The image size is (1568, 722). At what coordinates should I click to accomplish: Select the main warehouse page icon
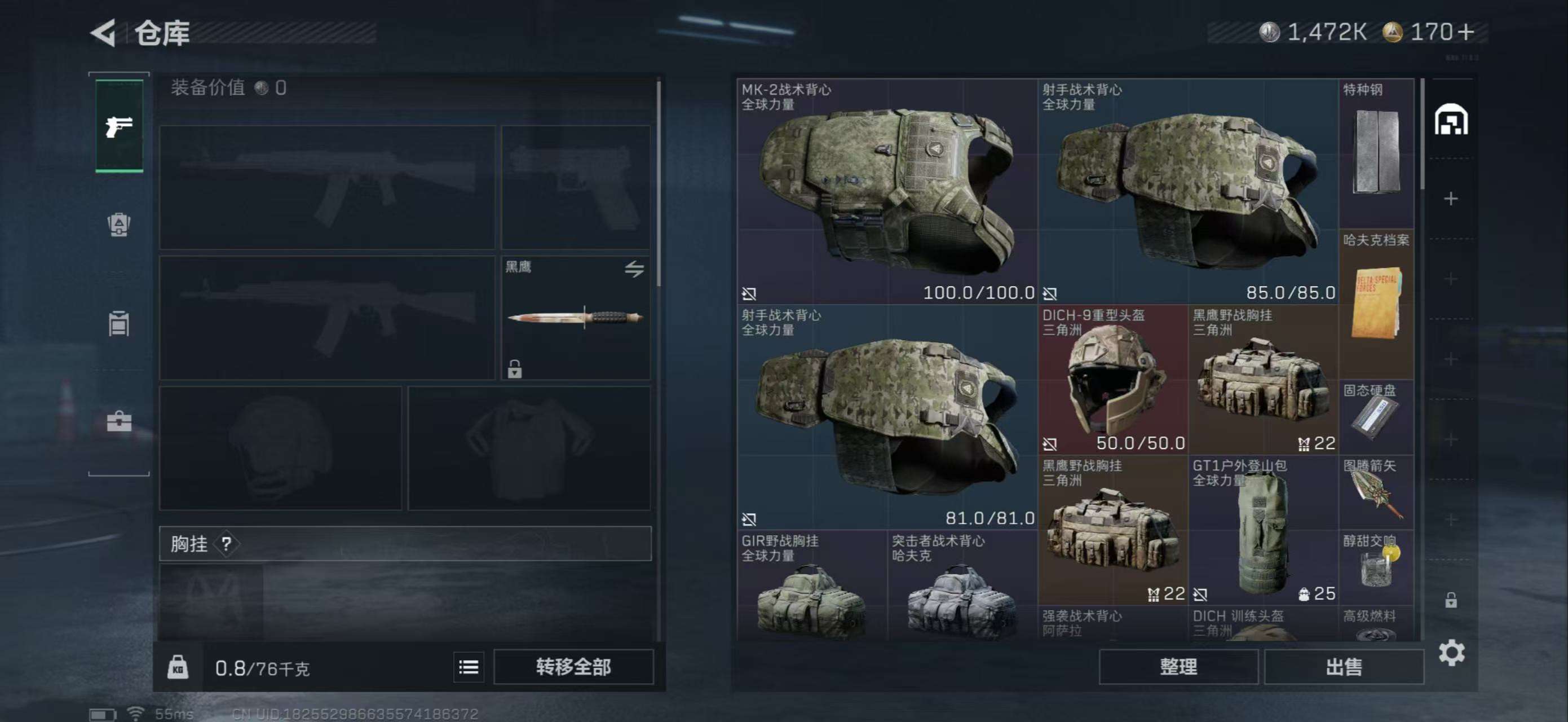point(1451,120)
